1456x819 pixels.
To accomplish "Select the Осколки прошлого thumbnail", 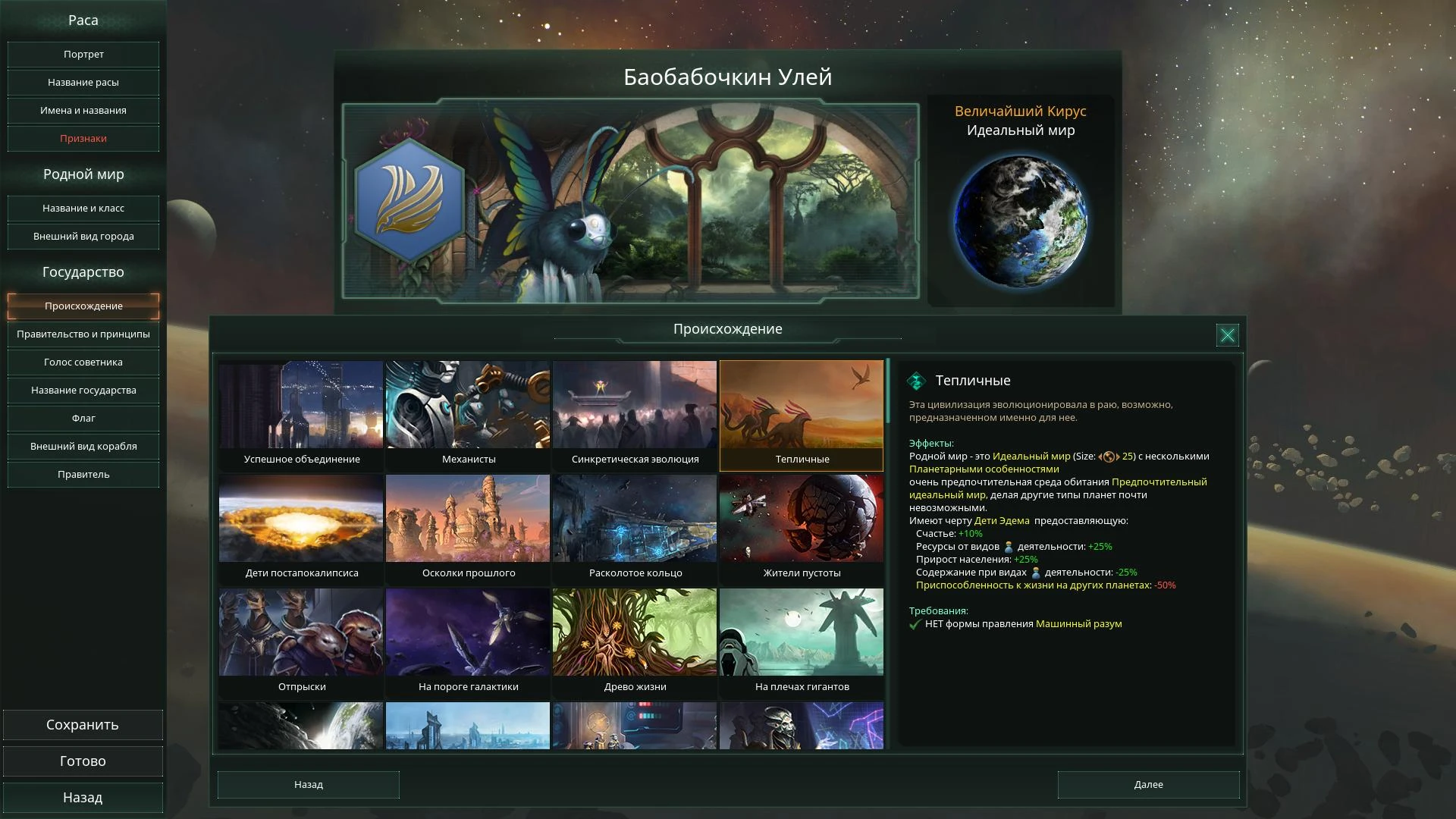I will tap(467, 527).
